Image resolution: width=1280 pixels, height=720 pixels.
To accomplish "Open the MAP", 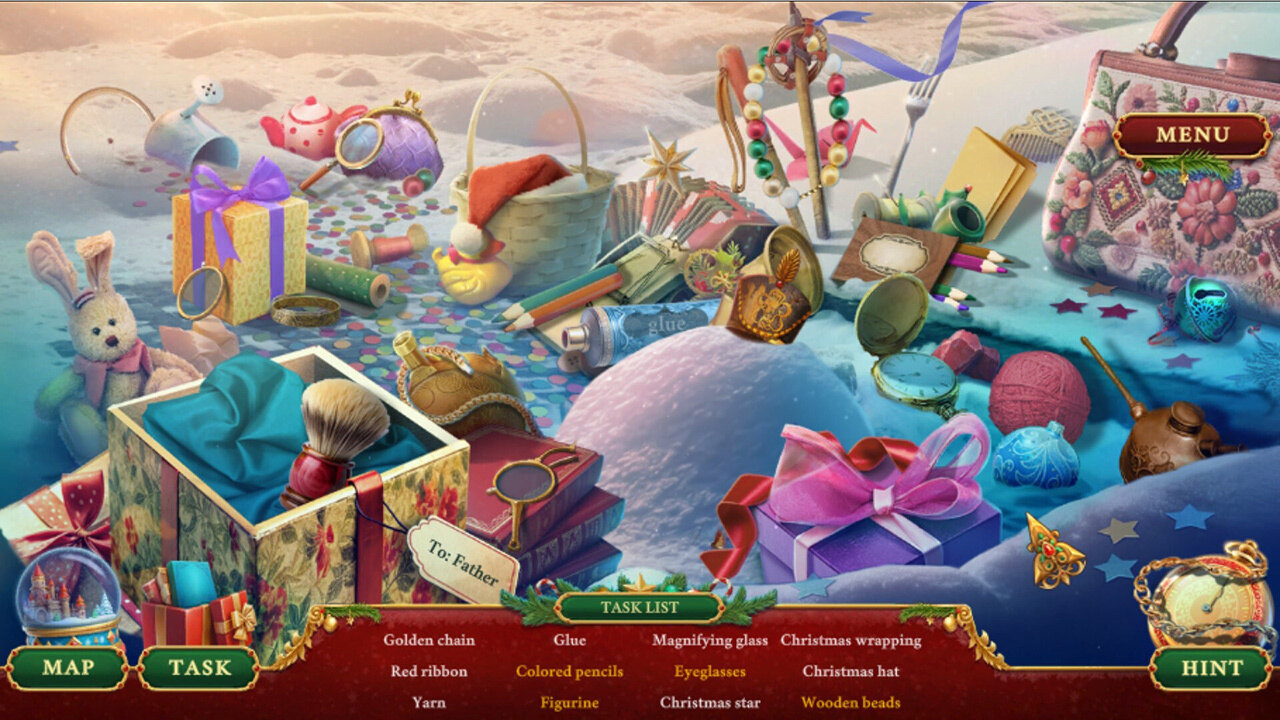I will pos(68,668).
